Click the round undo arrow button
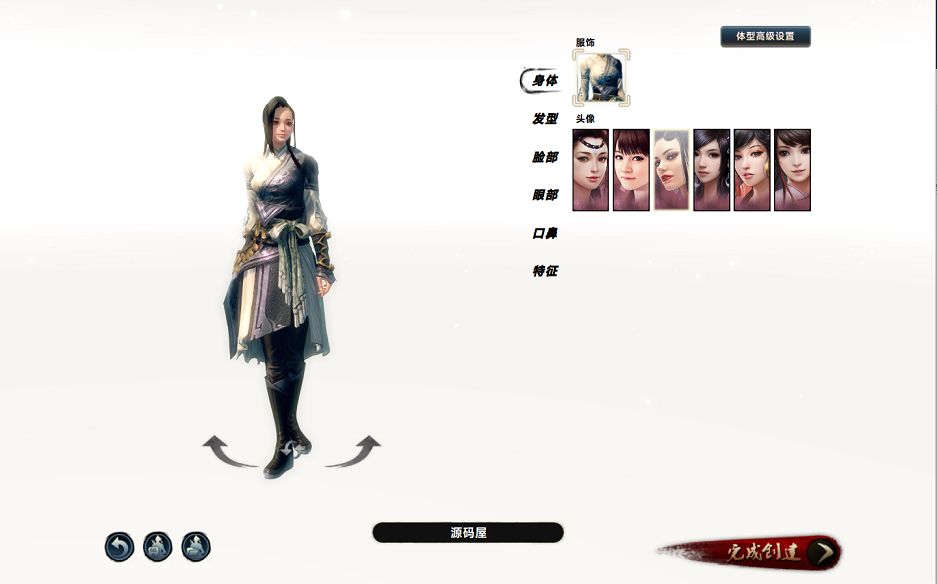The width and height of the screenshot is (937, 584). [119, 547]
